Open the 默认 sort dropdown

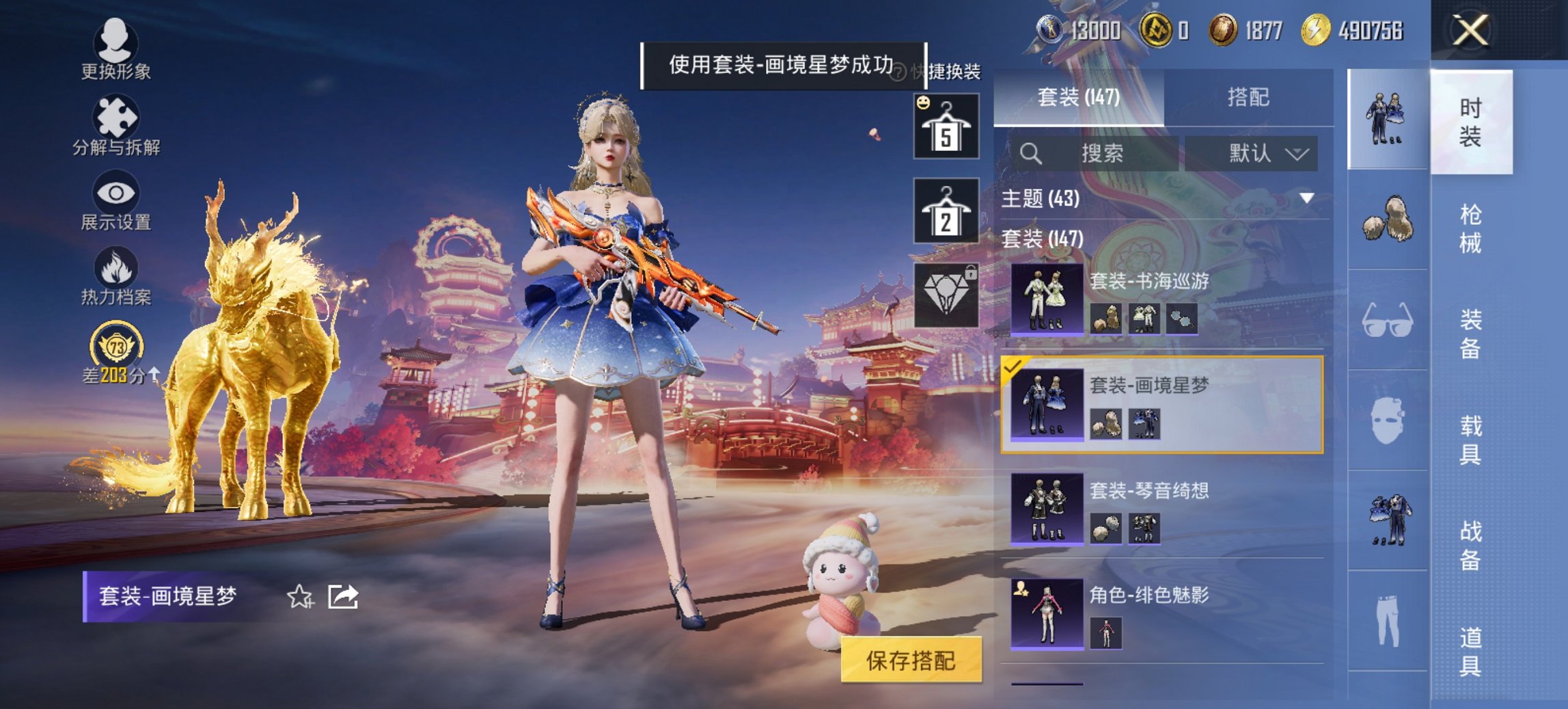pyautogui.click(x=1266, y=154)
